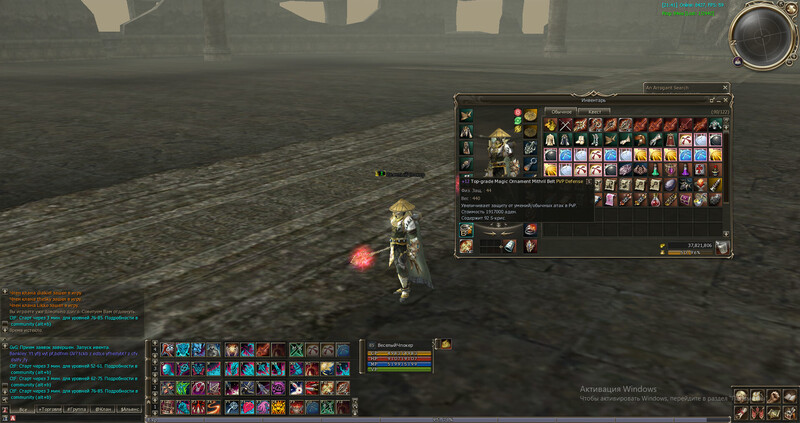Switch to the $Альянс chat tab

(x=131, y=410)
